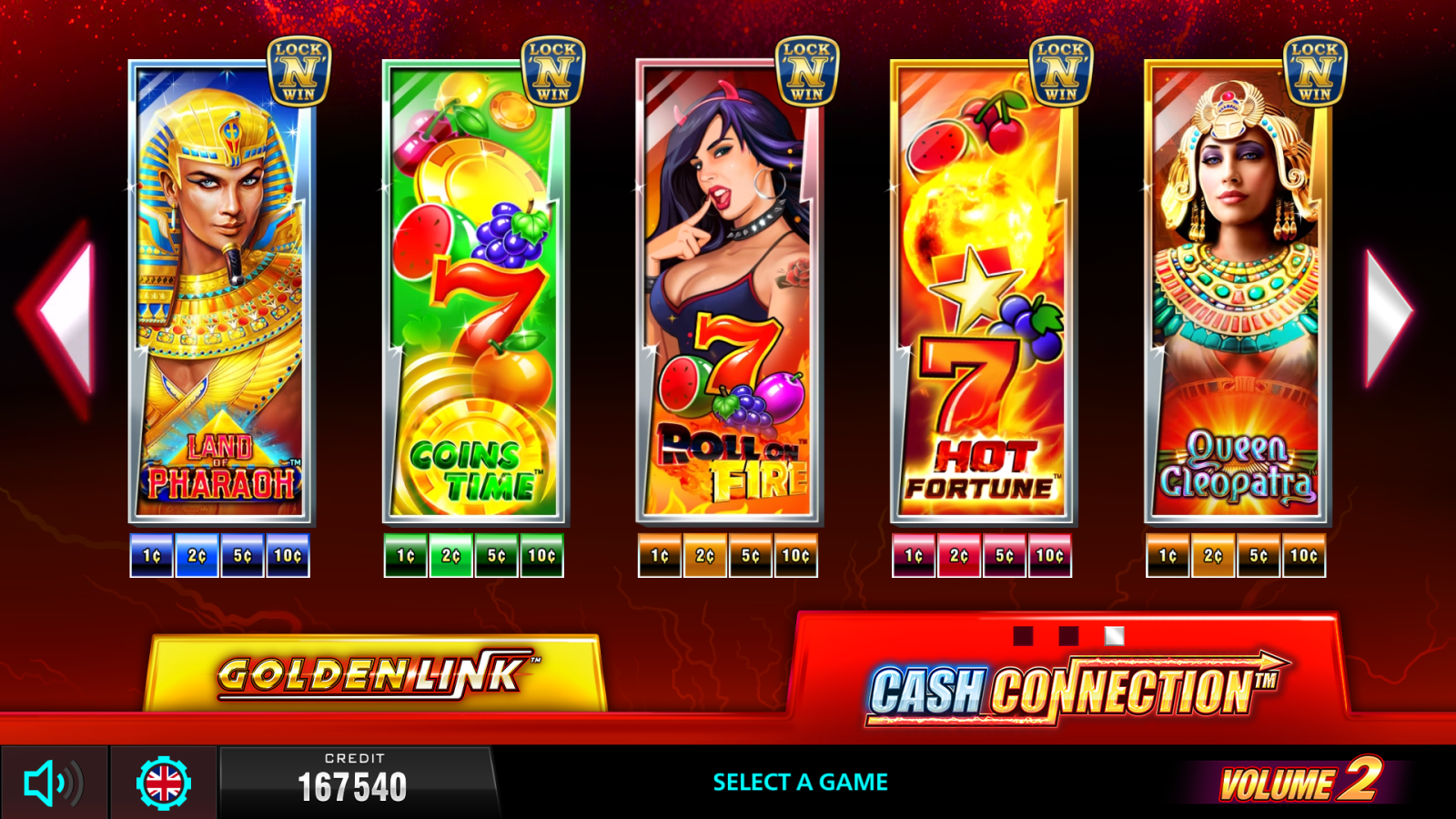Launch the Queen Cleopatra game thumbnail

[x=1233, y=291]
